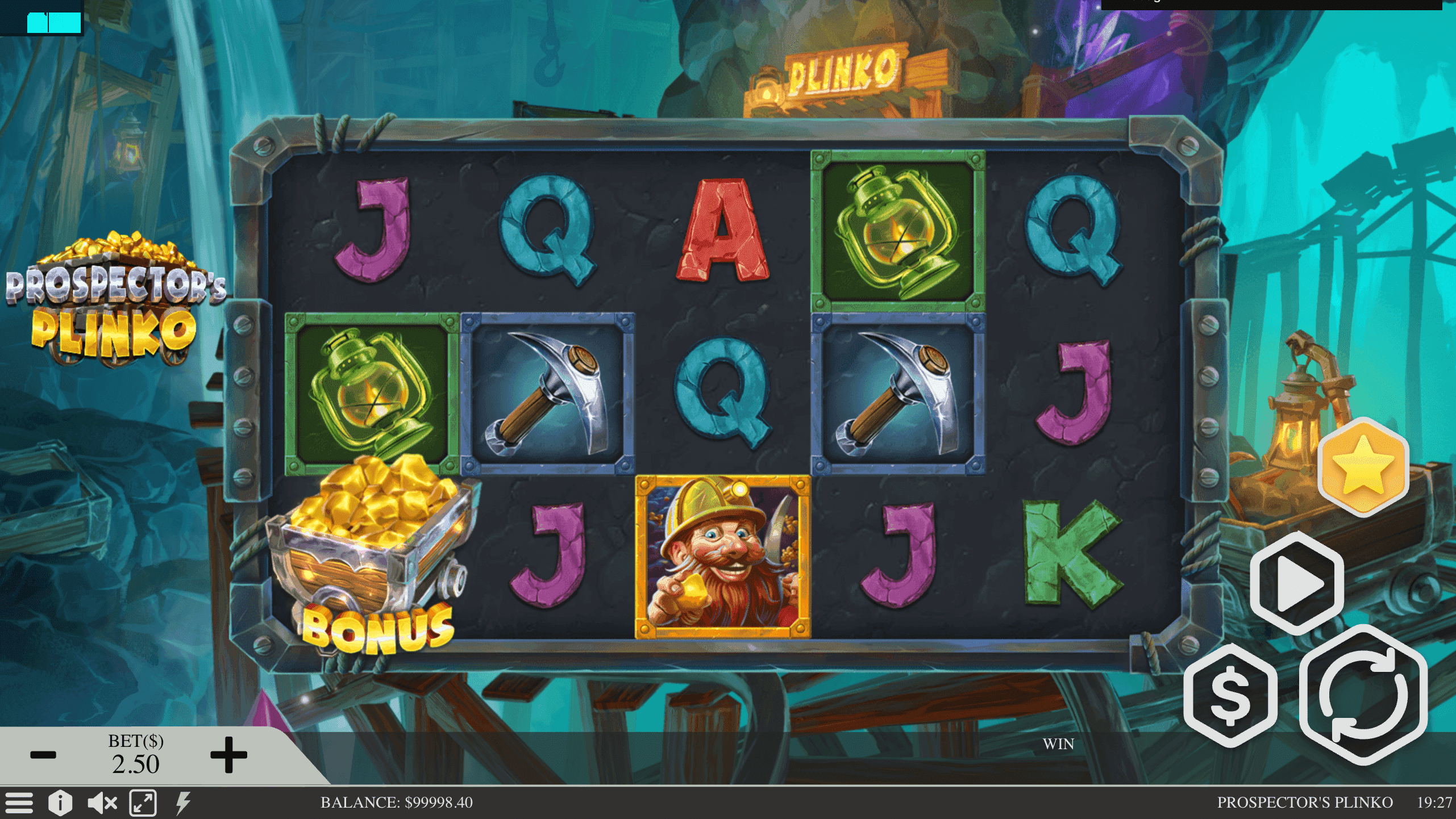Toggle fullscreen with the expand arrows icon
Image resolution: width=1456 pixels, height=819 pixels.
[142, 803]
